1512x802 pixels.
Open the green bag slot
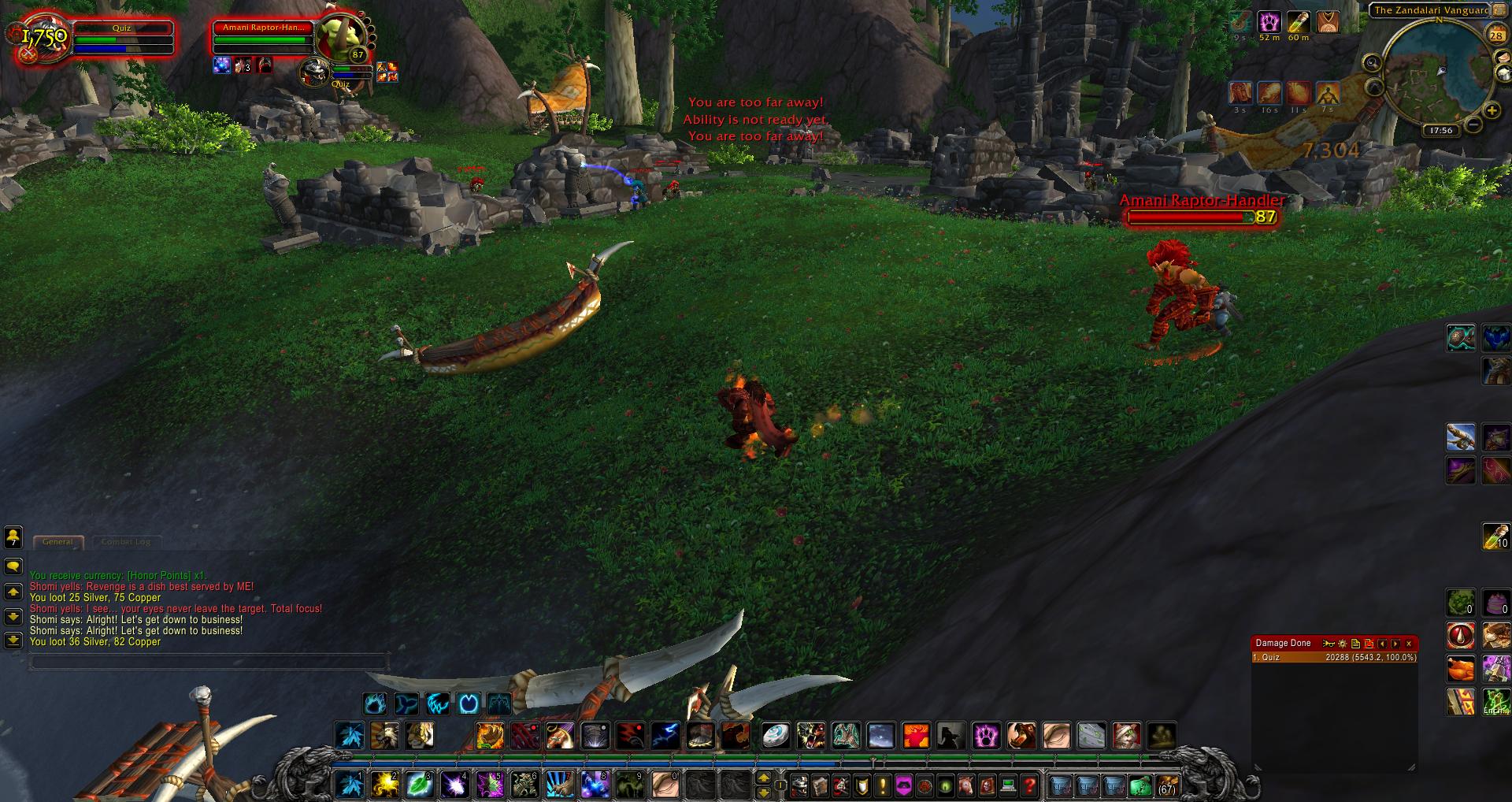[1140, 785]
